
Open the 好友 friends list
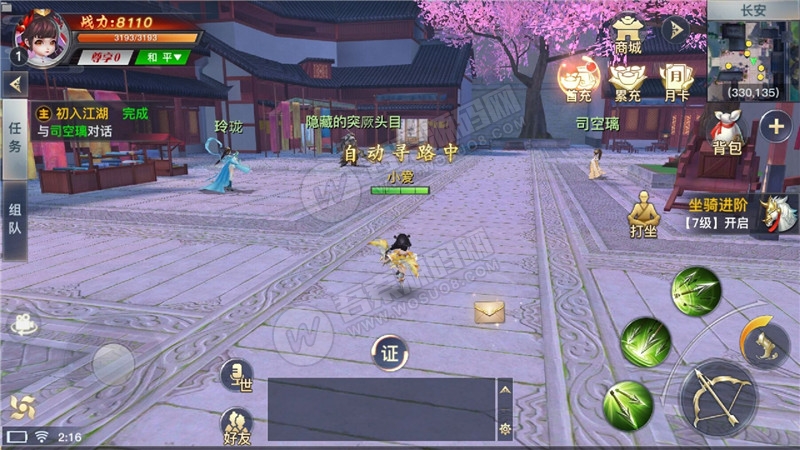pos(237,426)
